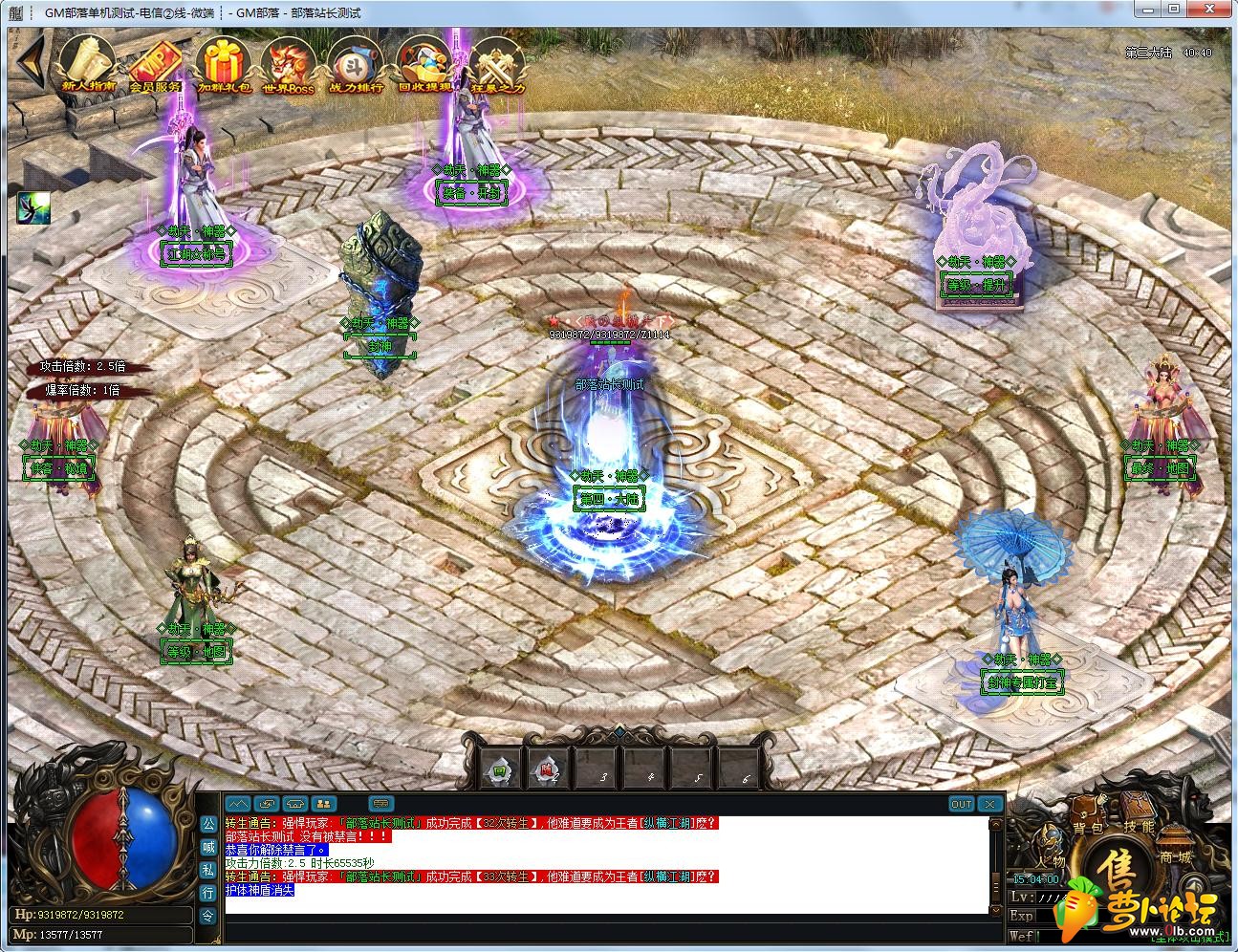The height and width of the screenshot is (952, 1238).
Task: Open the 新人指南 newcomer guide
Action: click(x=88, y=65)
